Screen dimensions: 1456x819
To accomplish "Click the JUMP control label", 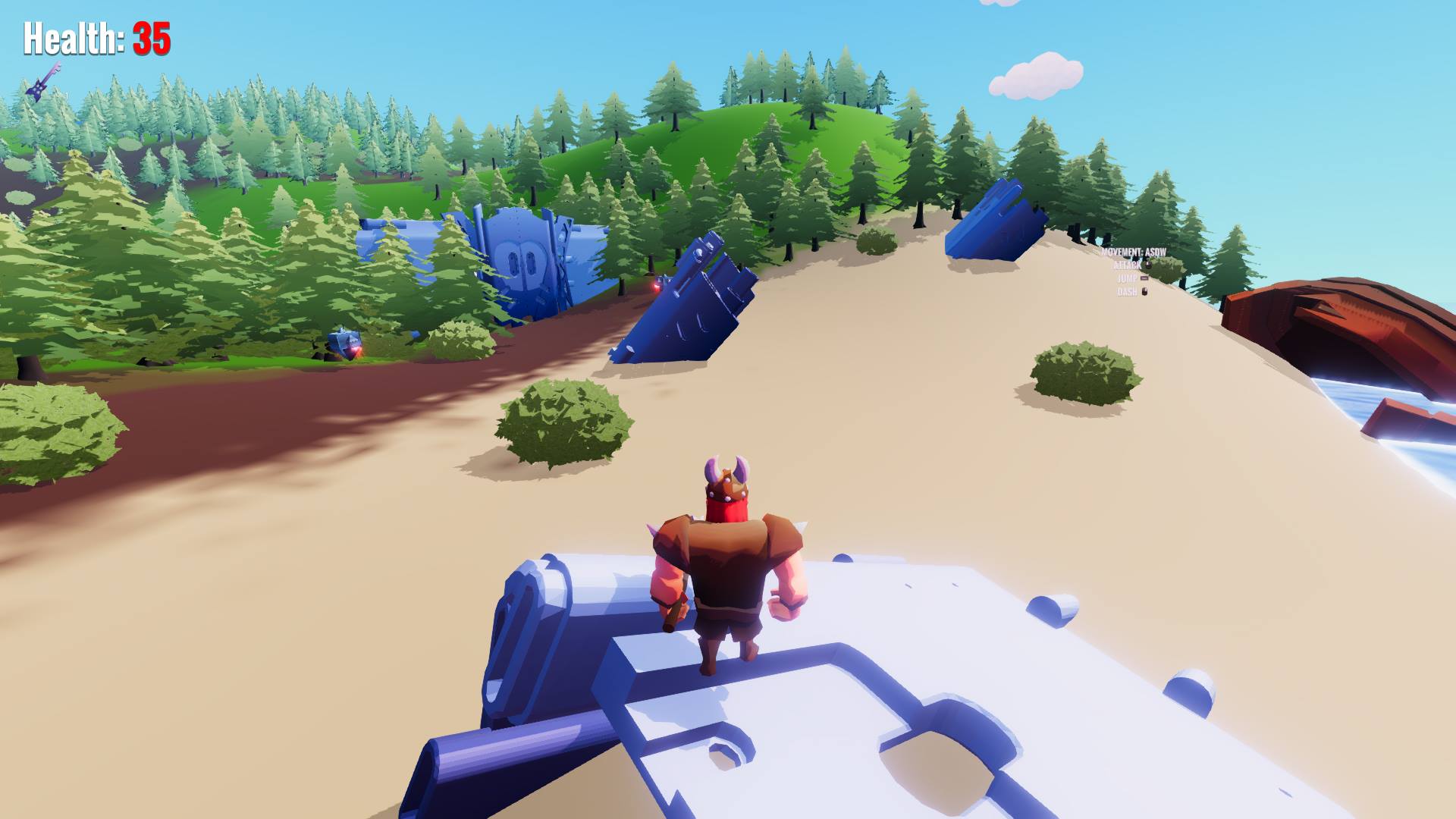I will [x=1128, y=278].
